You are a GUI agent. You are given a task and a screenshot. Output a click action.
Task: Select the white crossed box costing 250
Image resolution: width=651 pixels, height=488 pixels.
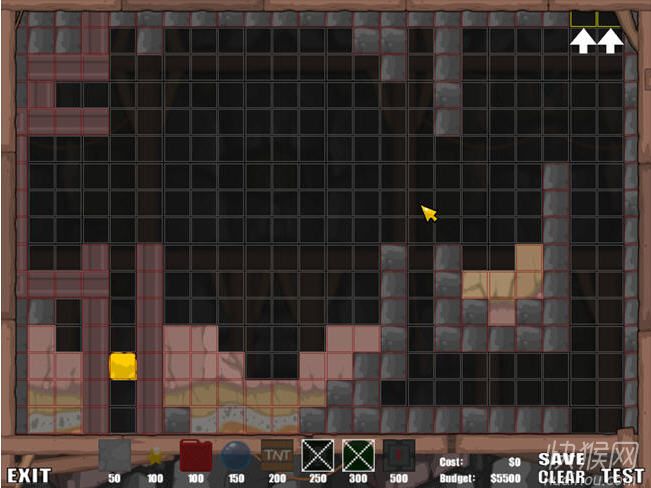(318, 455)
